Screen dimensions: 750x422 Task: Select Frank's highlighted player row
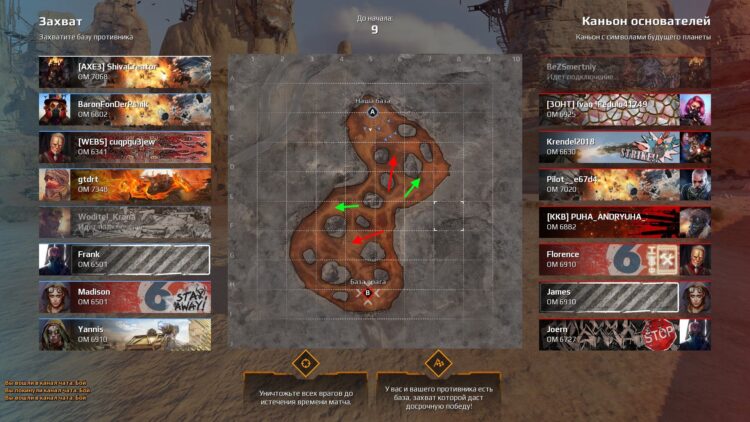tap(125, 259)
